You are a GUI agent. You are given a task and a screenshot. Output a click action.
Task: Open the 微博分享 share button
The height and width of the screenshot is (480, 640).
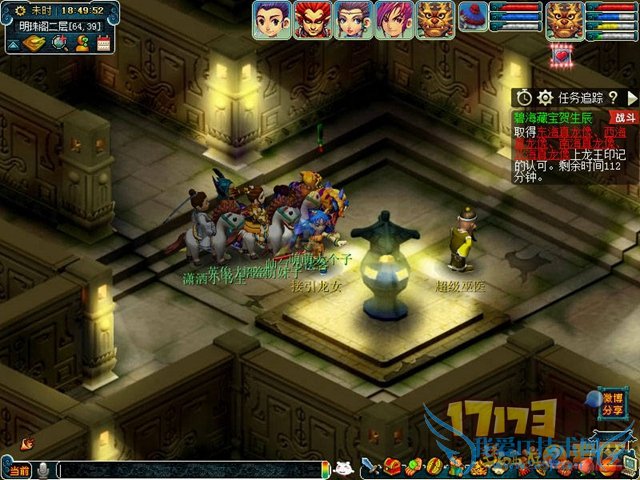point(612,403)
